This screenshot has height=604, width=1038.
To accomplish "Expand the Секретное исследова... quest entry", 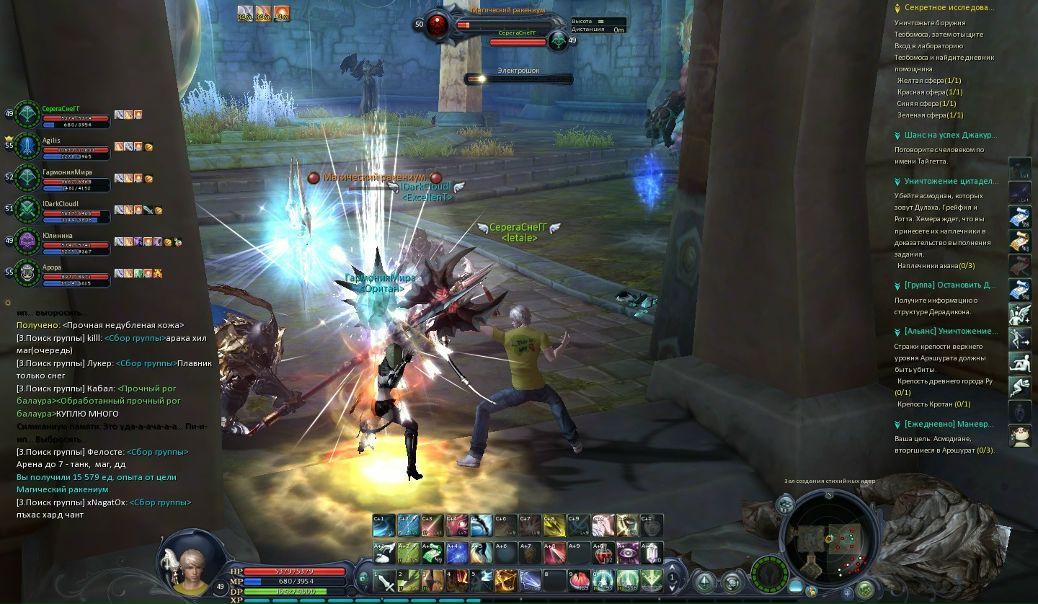I will [949, 7].
